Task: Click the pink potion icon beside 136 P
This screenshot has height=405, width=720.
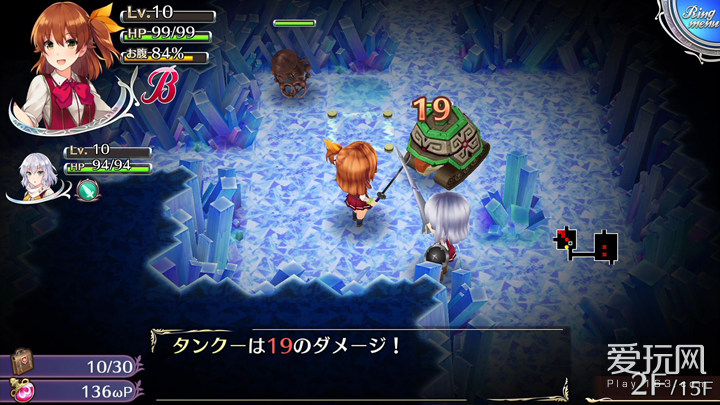Action: coord(22,390)
